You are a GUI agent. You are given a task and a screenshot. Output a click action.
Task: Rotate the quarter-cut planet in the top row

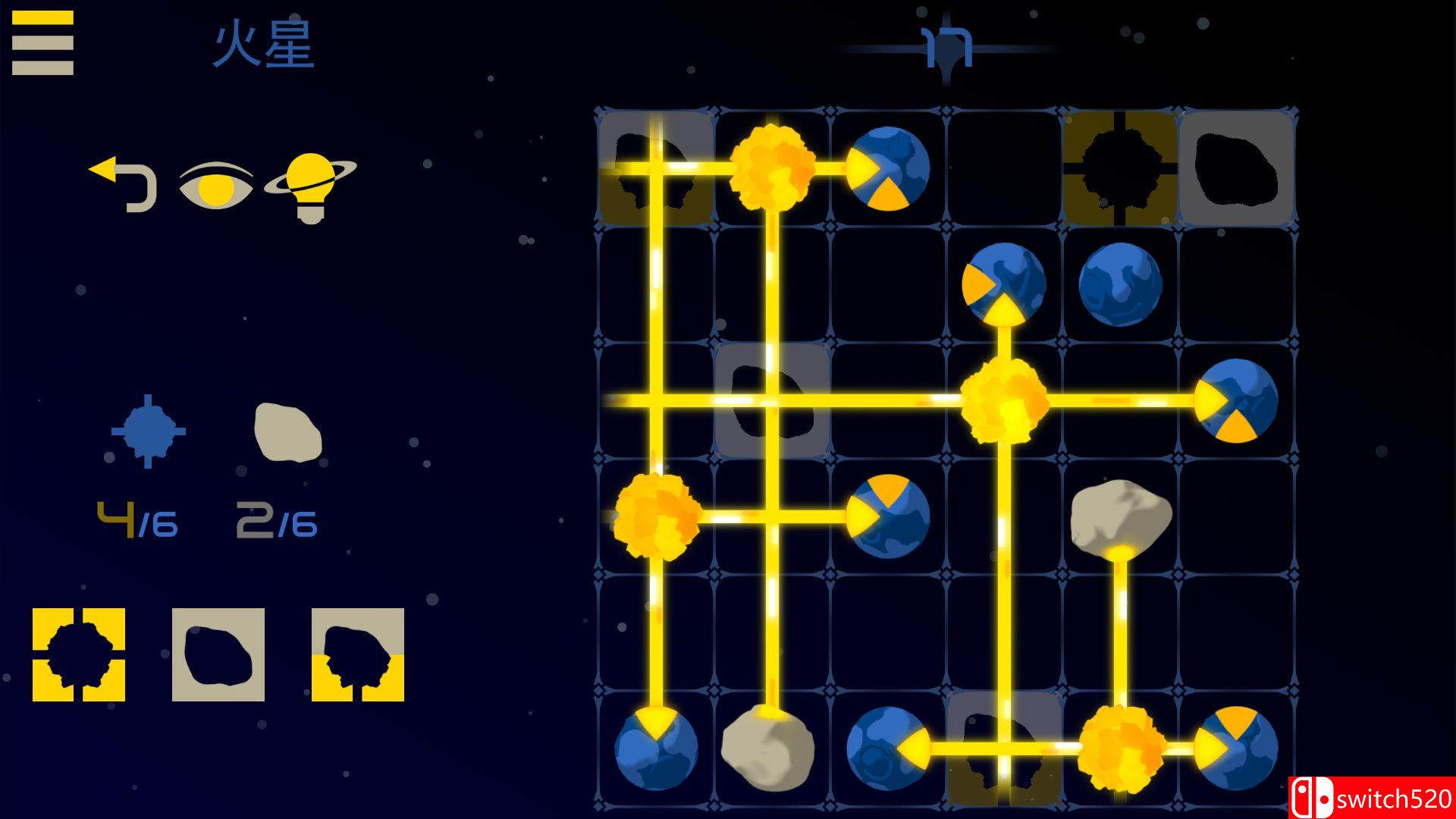[891, 168]
